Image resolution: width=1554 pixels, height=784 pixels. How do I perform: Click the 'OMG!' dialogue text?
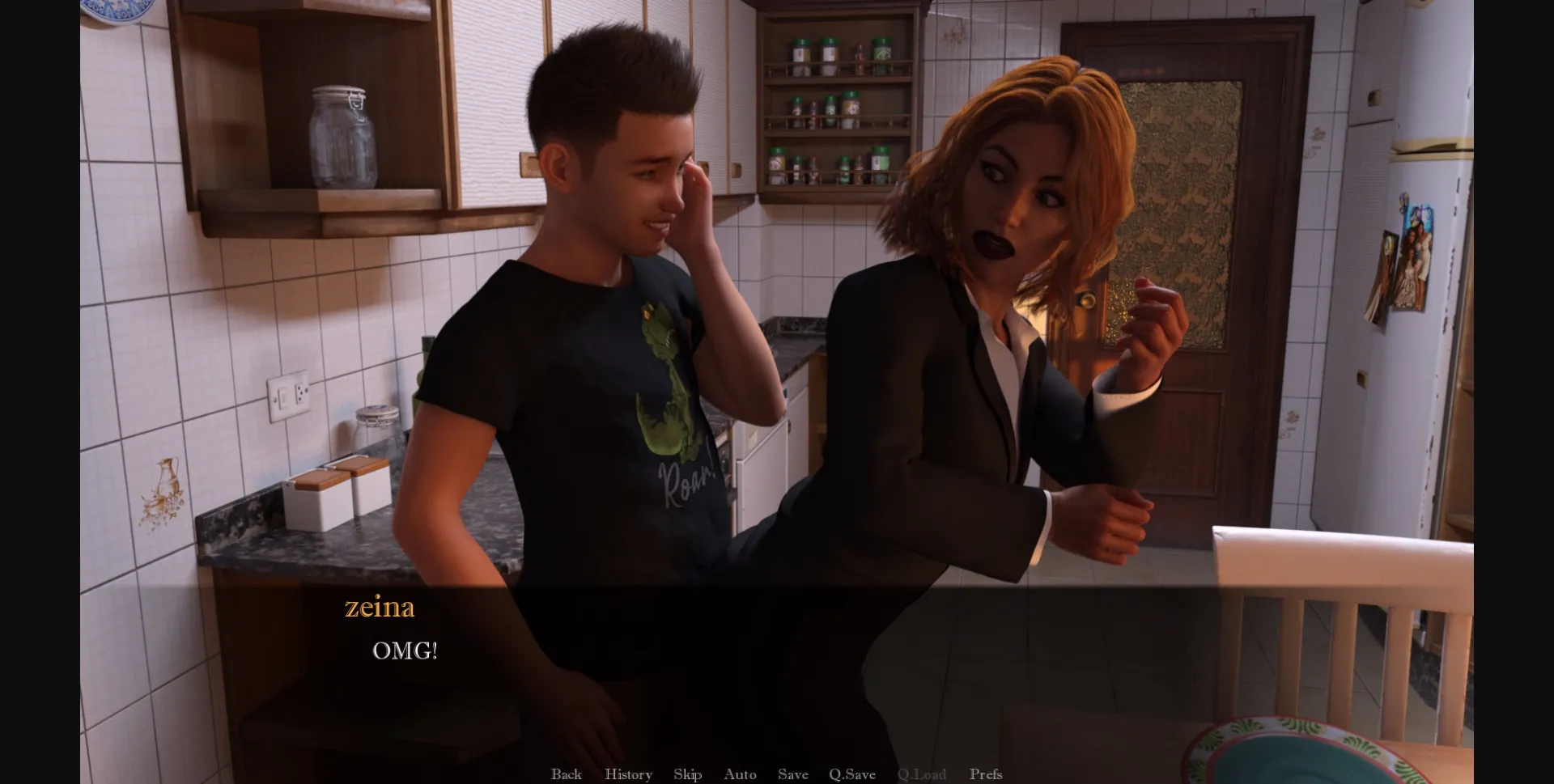coord(405,649)
